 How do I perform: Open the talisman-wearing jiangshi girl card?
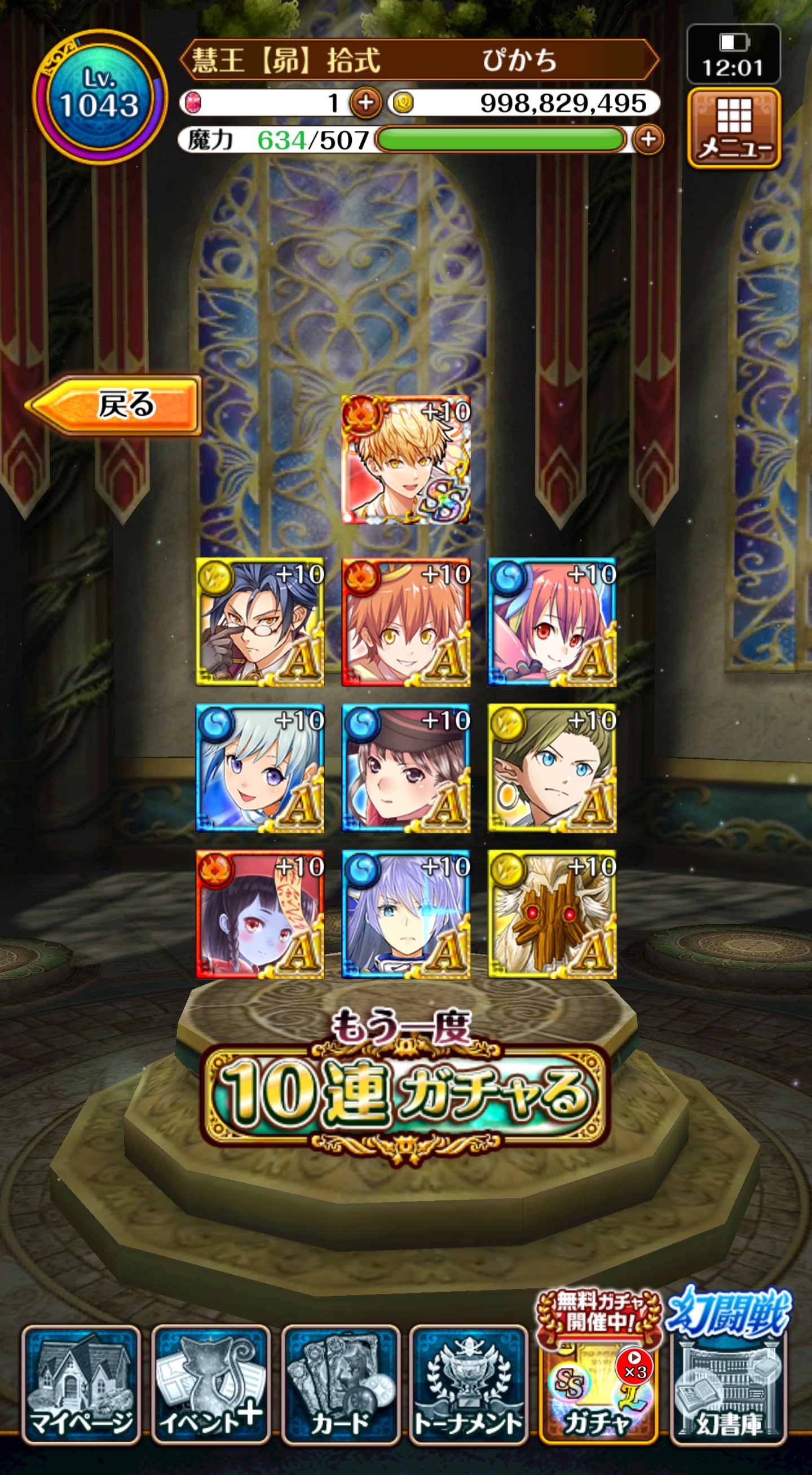coord(261,914)
